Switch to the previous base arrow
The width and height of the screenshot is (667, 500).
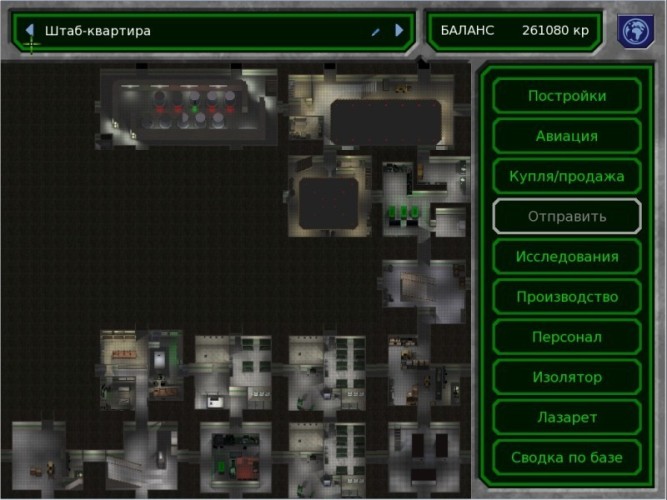30,31
